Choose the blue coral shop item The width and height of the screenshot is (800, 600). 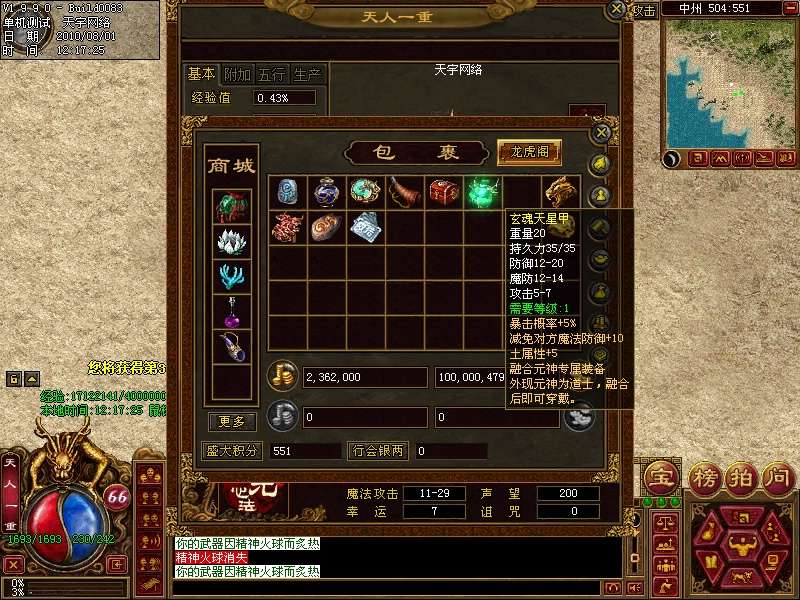231,277
